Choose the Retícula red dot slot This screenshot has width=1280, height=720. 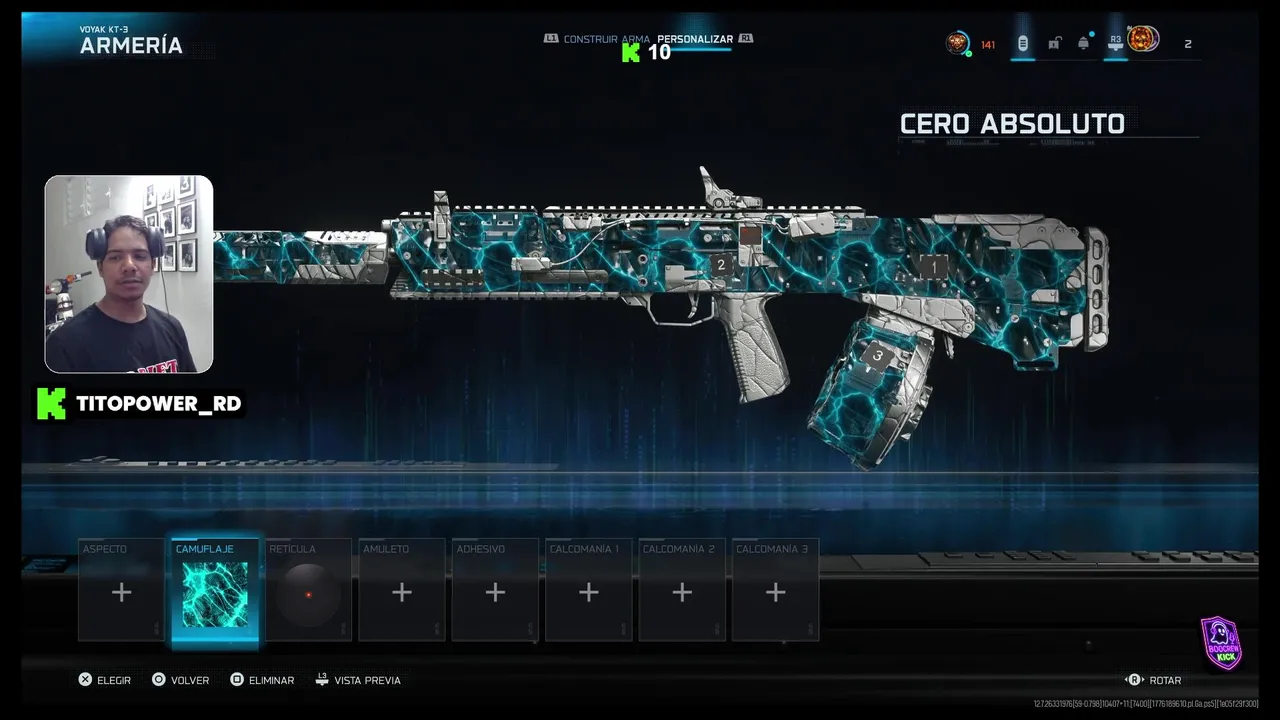pyautogui.click(x=308, y=591)
